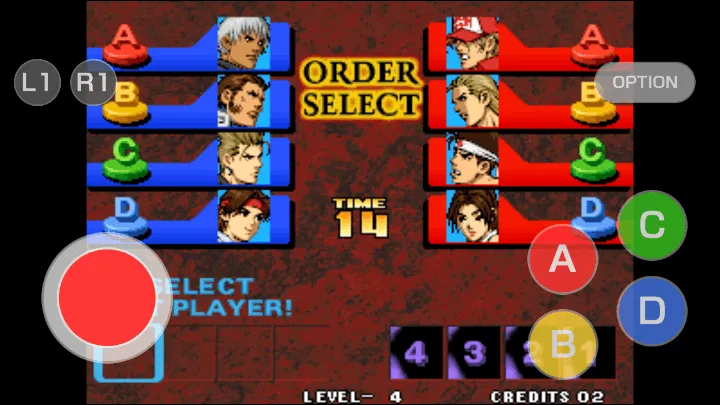Tap the green C overlay button
This screenshot has height=405, width=720.
click(652, 225)
